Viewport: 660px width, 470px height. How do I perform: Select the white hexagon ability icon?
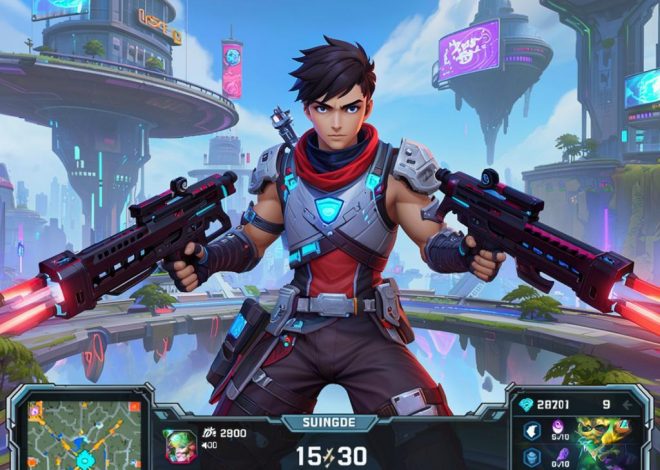[x=532, y=431]
